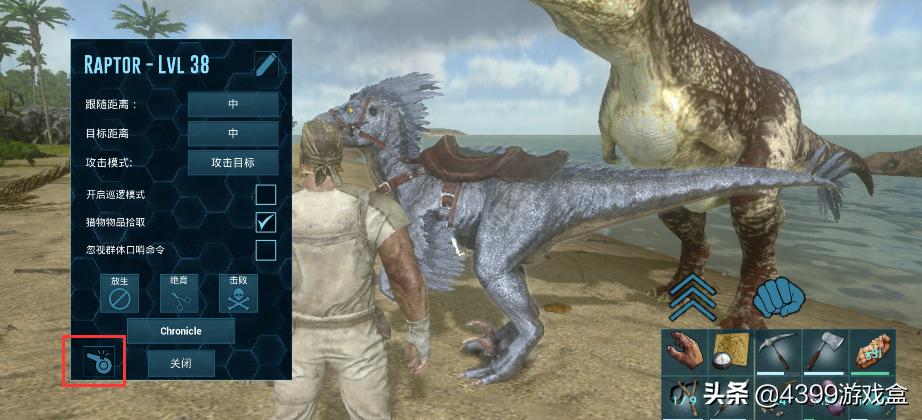This screenshot has width=922, height=420.
Task: Select the 击败 skull and crossbones button
Action: pos(238,295)
